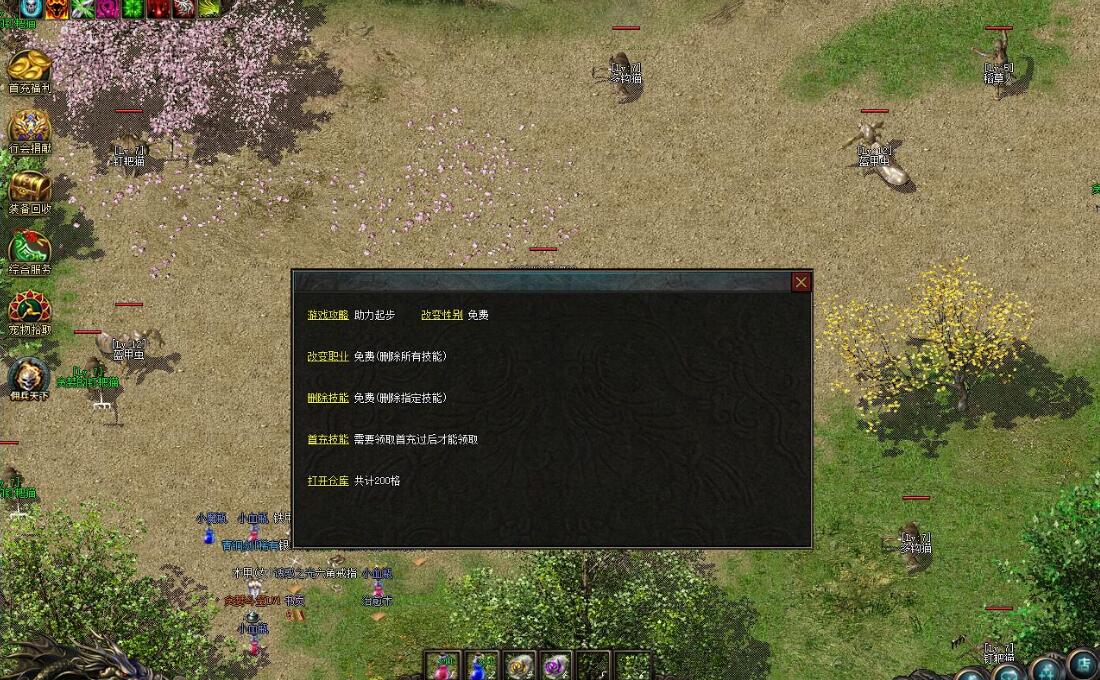
Task: Open the skull-faced mercenary icon
Action: point(29,376)
